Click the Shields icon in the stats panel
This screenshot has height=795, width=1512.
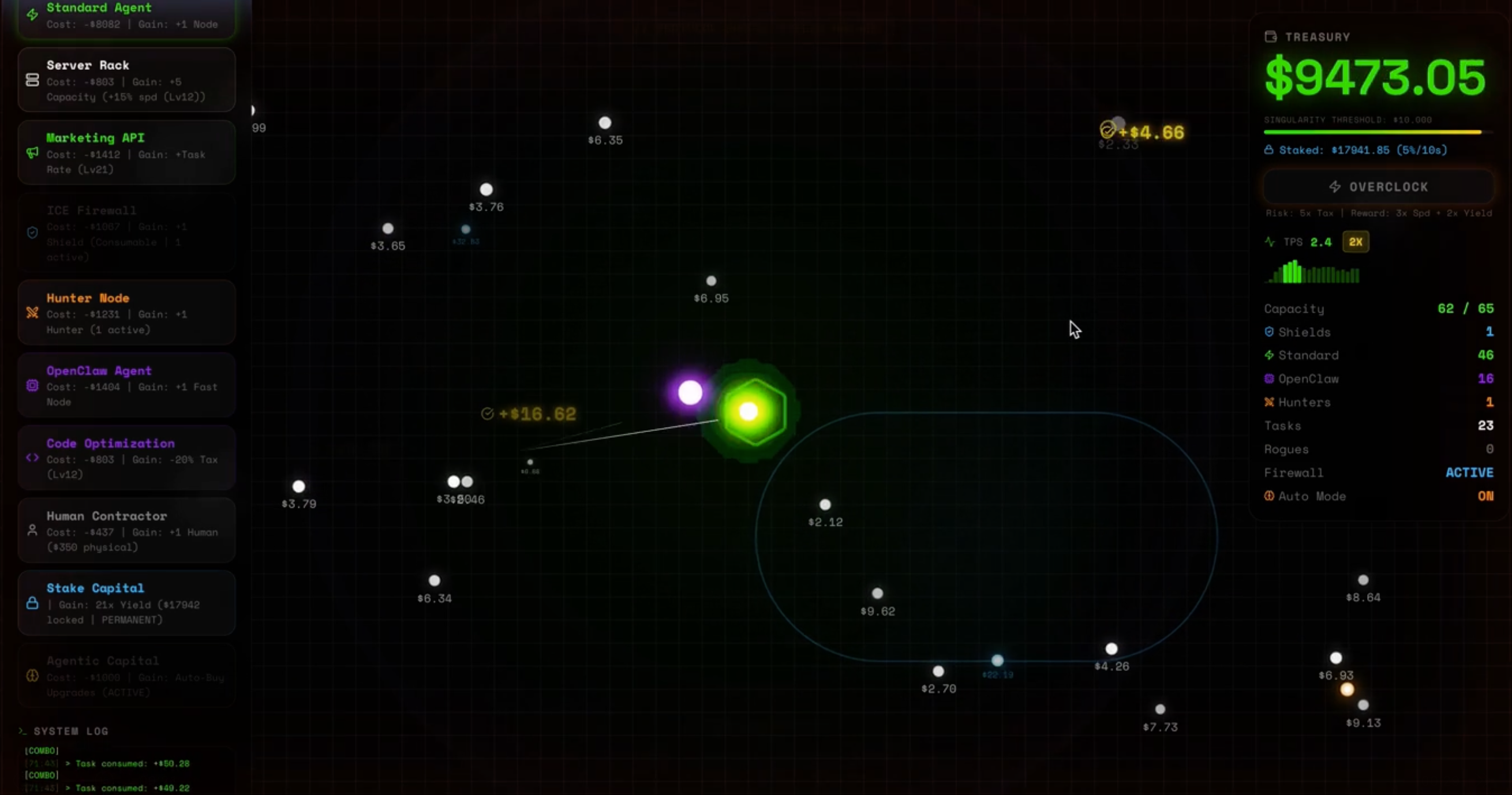[x=1269, y=332]
